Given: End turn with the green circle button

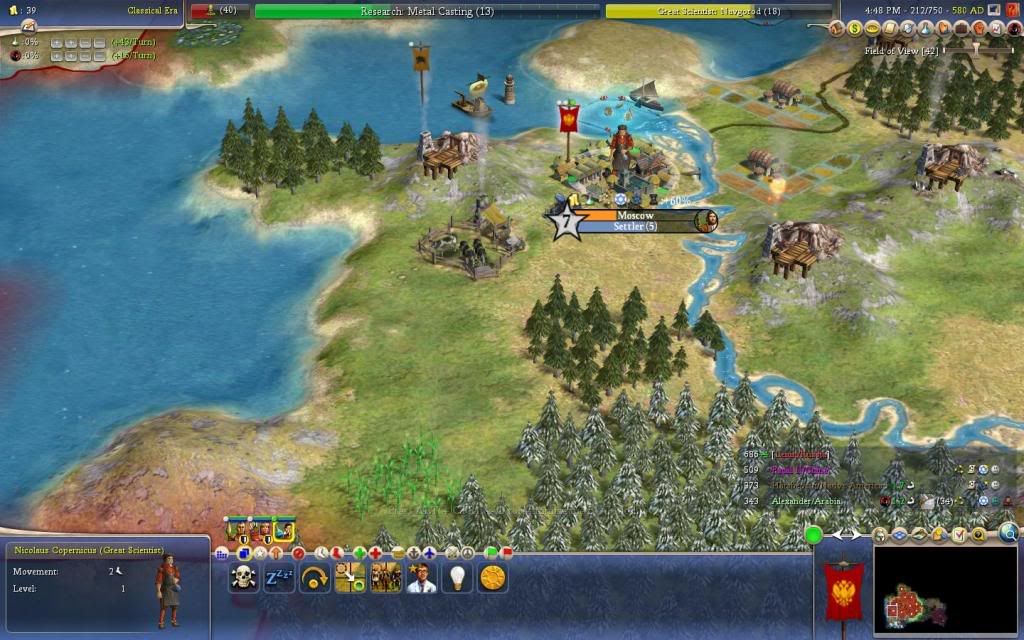Looking at the screenshot, I should click(814, 535).
